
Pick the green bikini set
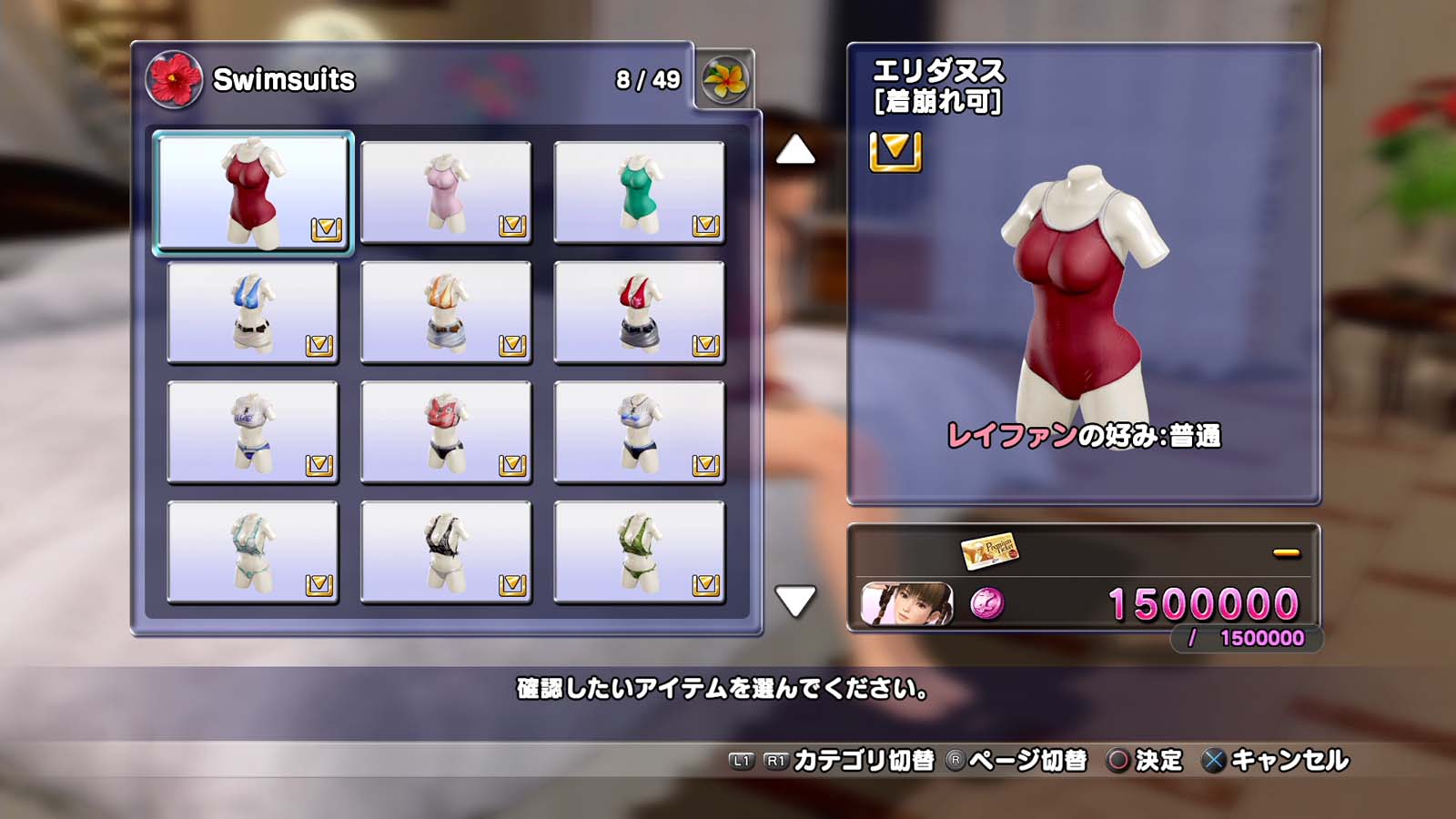(639, 552)
